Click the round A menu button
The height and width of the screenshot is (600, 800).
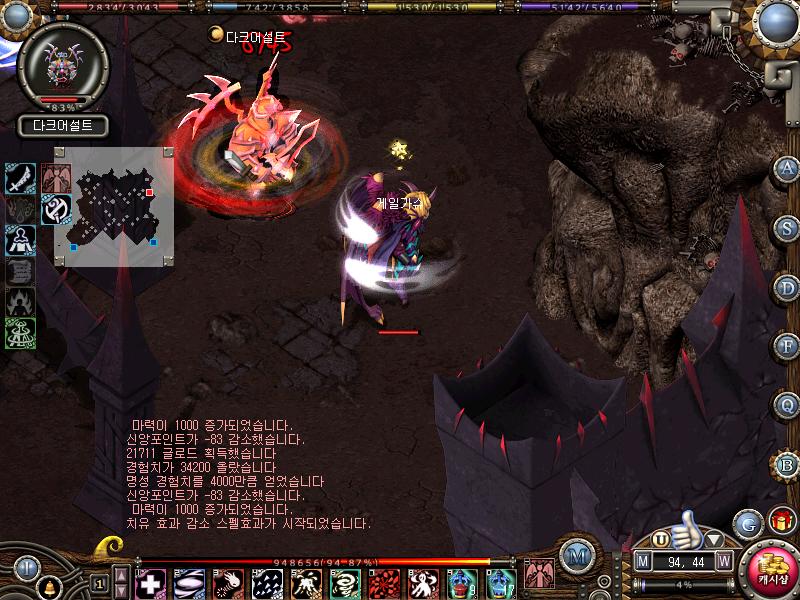click(787, 167)
